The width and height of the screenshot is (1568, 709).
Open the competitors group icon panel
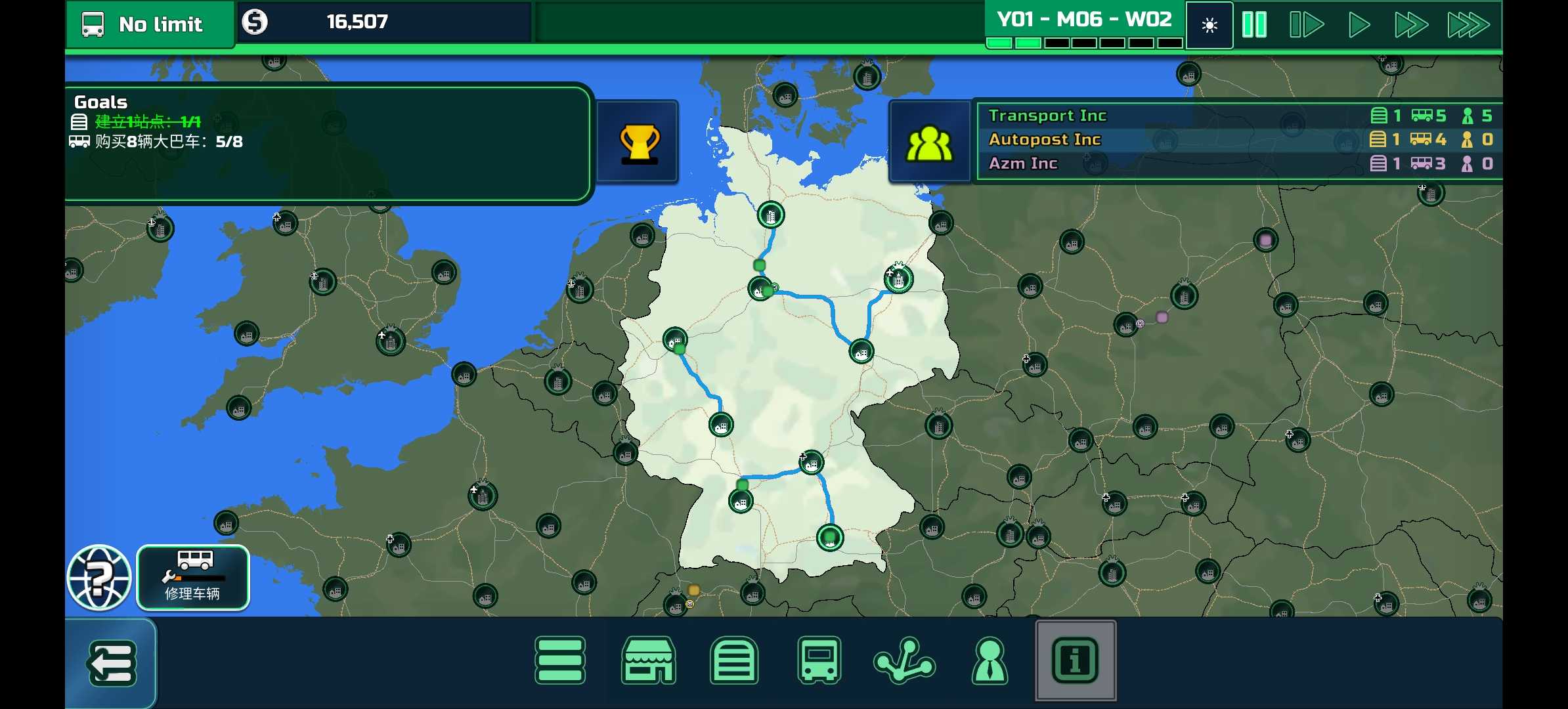pos(929,142)
